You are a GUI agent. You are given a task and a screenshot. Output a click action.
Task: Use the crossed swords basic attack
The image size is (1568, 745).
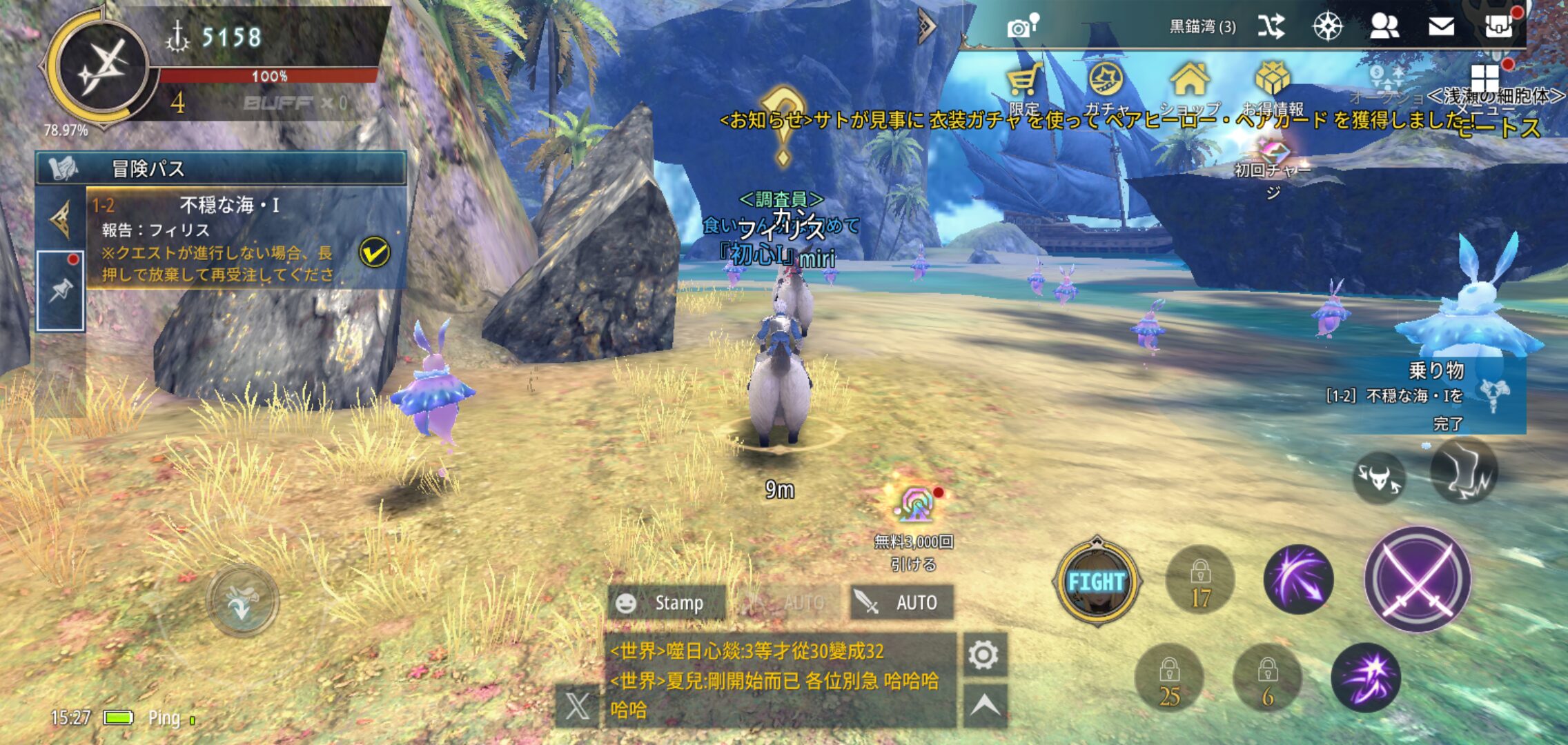coord(1417,579)
